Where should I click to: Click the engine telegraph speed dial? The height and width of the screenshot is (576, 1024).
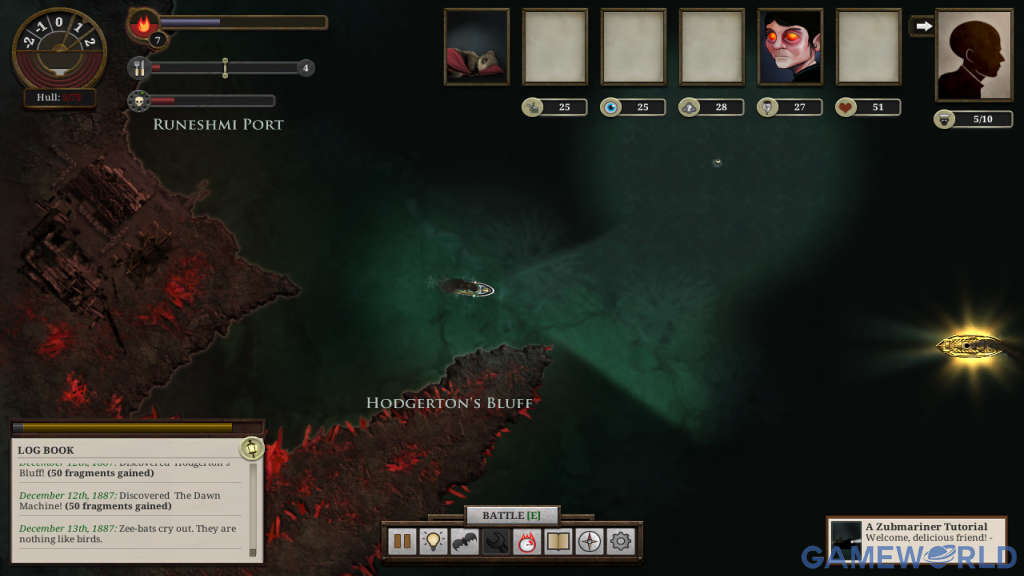60,49
